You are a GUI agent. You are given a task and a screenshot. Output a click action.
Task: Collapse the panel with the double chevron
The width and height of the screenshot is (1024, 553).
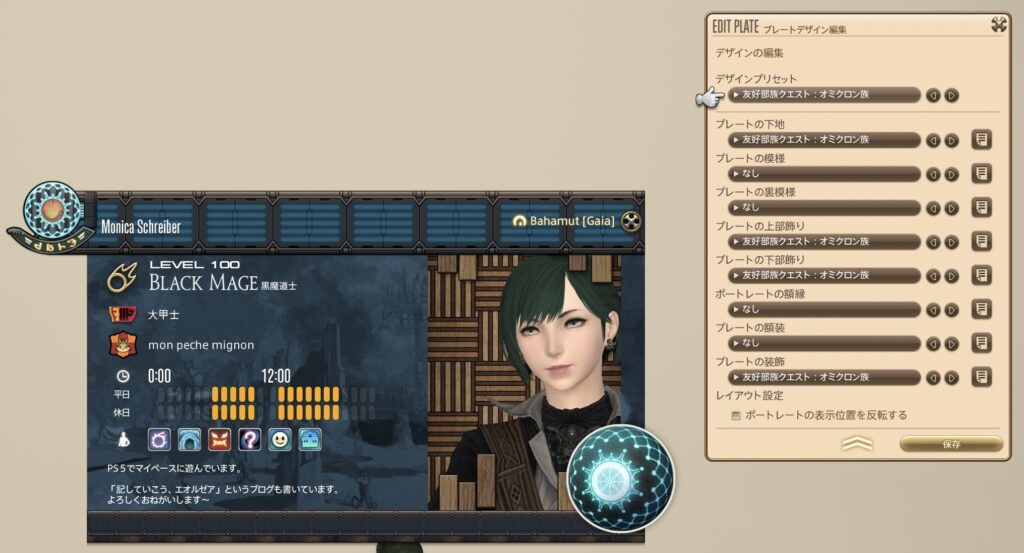[857, 443]
